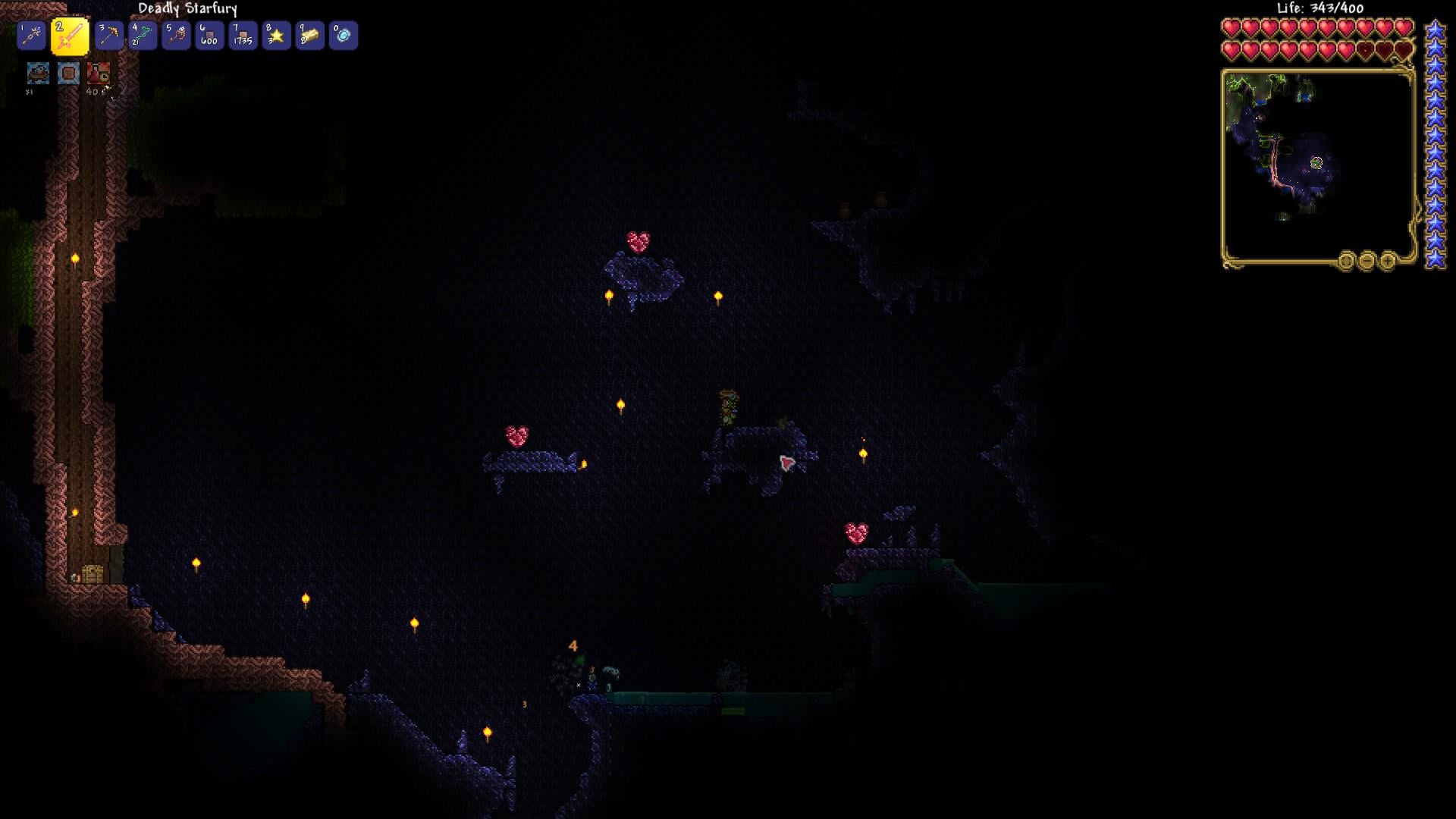Select the staff in hotbar slot 1
This screenshot has height=819, width=1456.
(32, 36)
